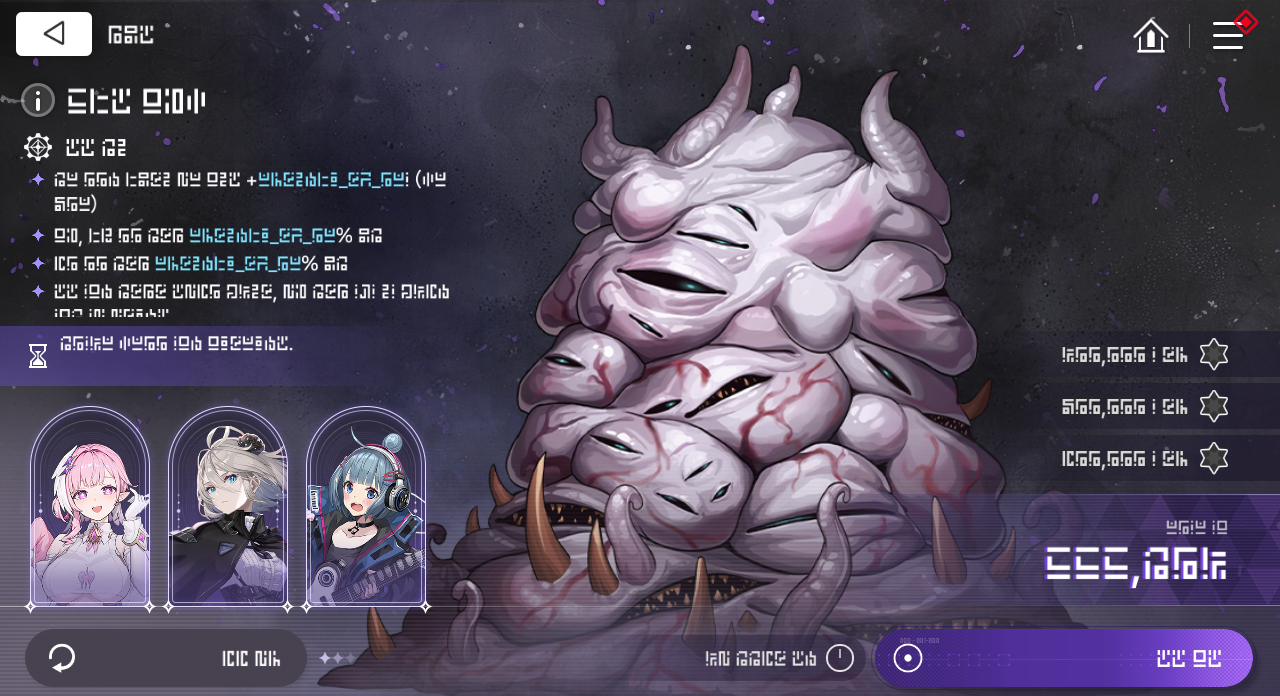
Task: Open the hamburger menu
Action: (x=1228, y=36)
